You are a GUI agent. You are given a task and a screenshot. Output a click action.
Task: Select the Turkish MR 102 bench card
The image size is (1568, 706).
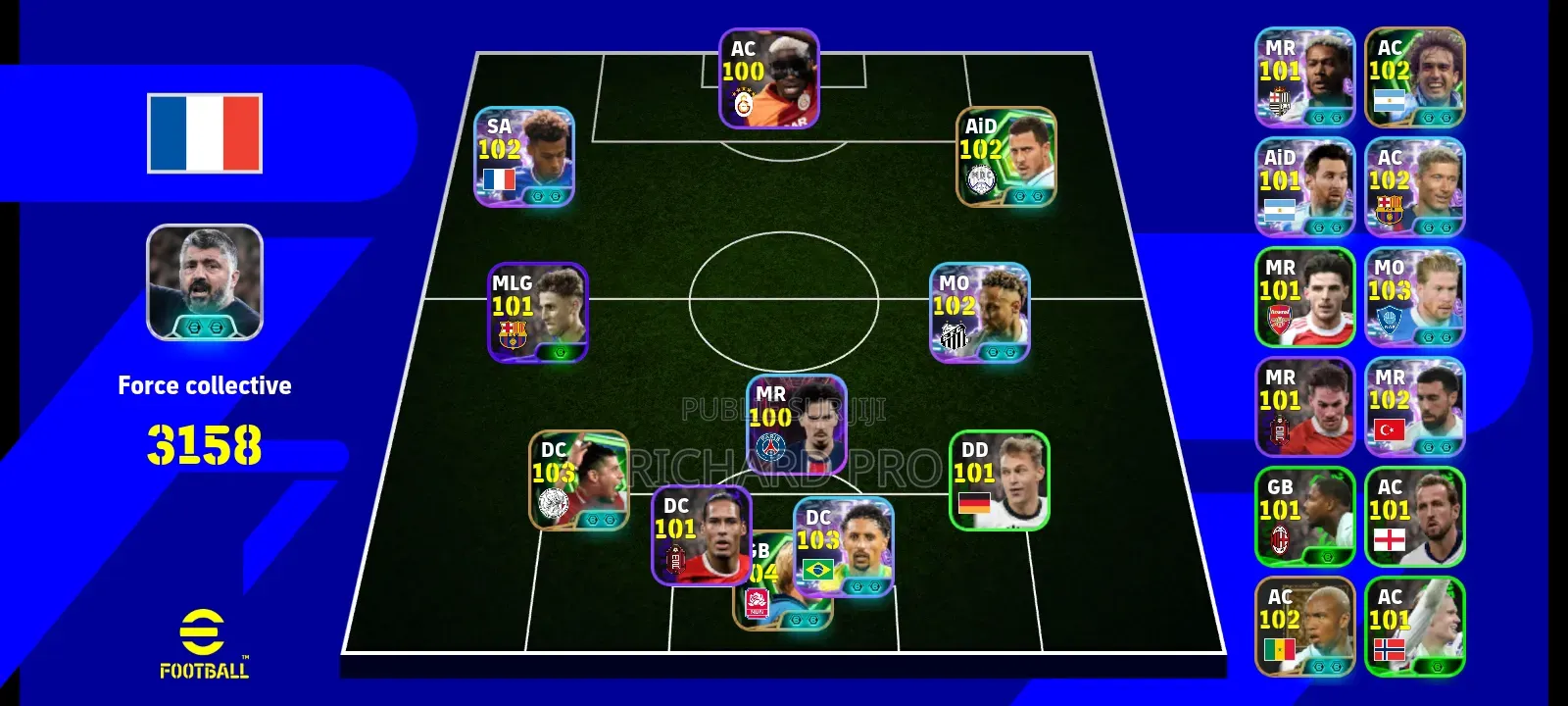pos(1415,407)
